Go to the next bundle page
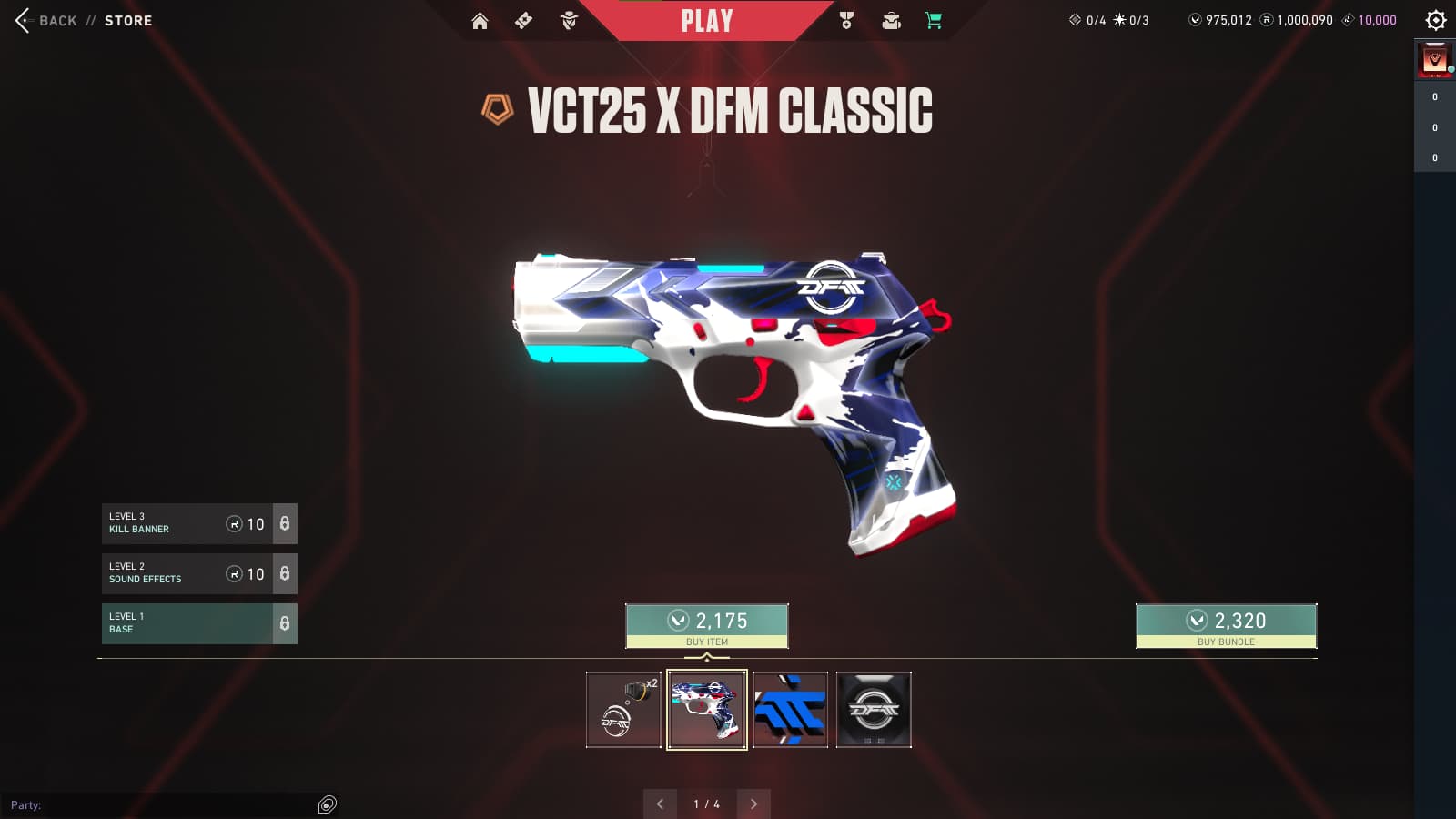Screen dimensions: 1456x819 [x=753, y=804]
